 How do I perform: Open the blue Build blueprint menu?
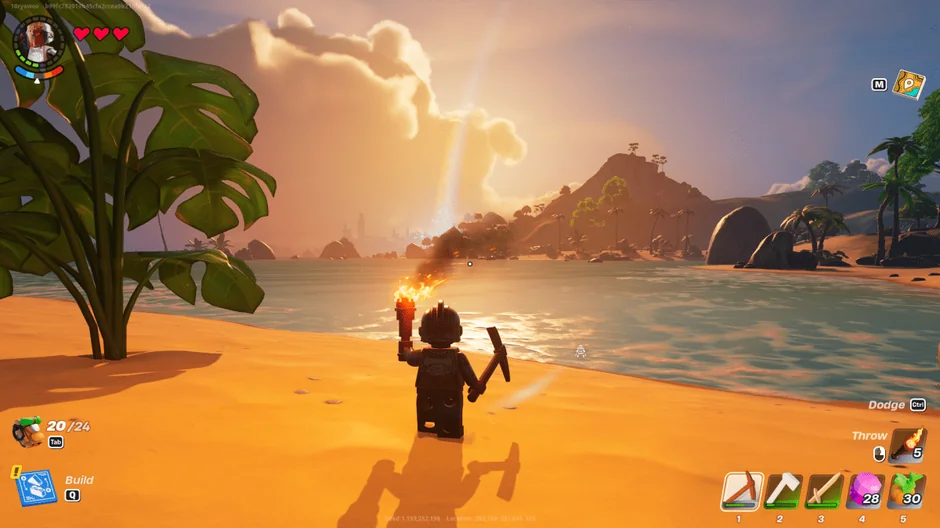point(34,486)
